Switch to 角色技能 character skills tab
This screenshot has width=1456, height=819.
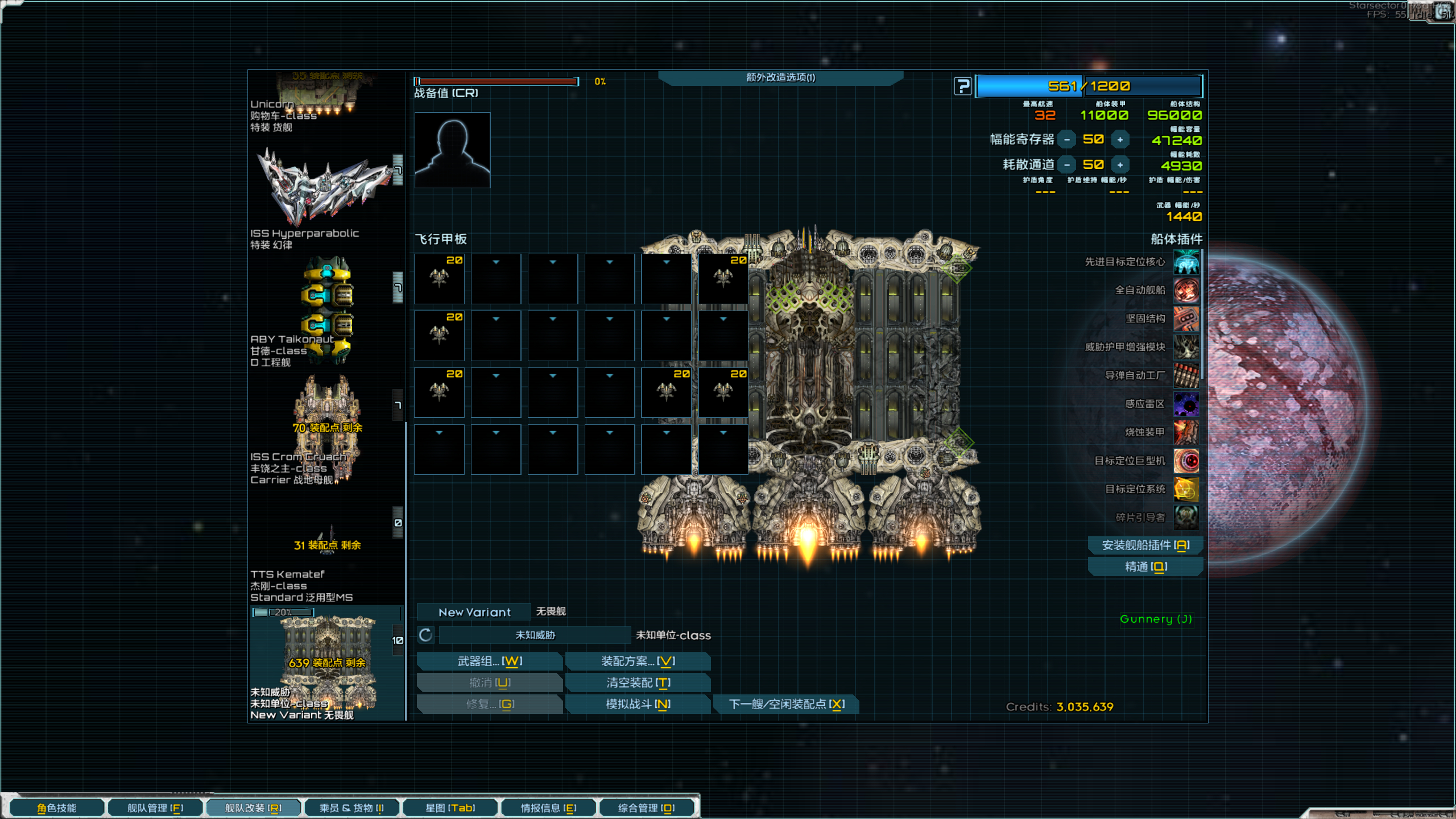pyautogui.click(x=57, y=808)
